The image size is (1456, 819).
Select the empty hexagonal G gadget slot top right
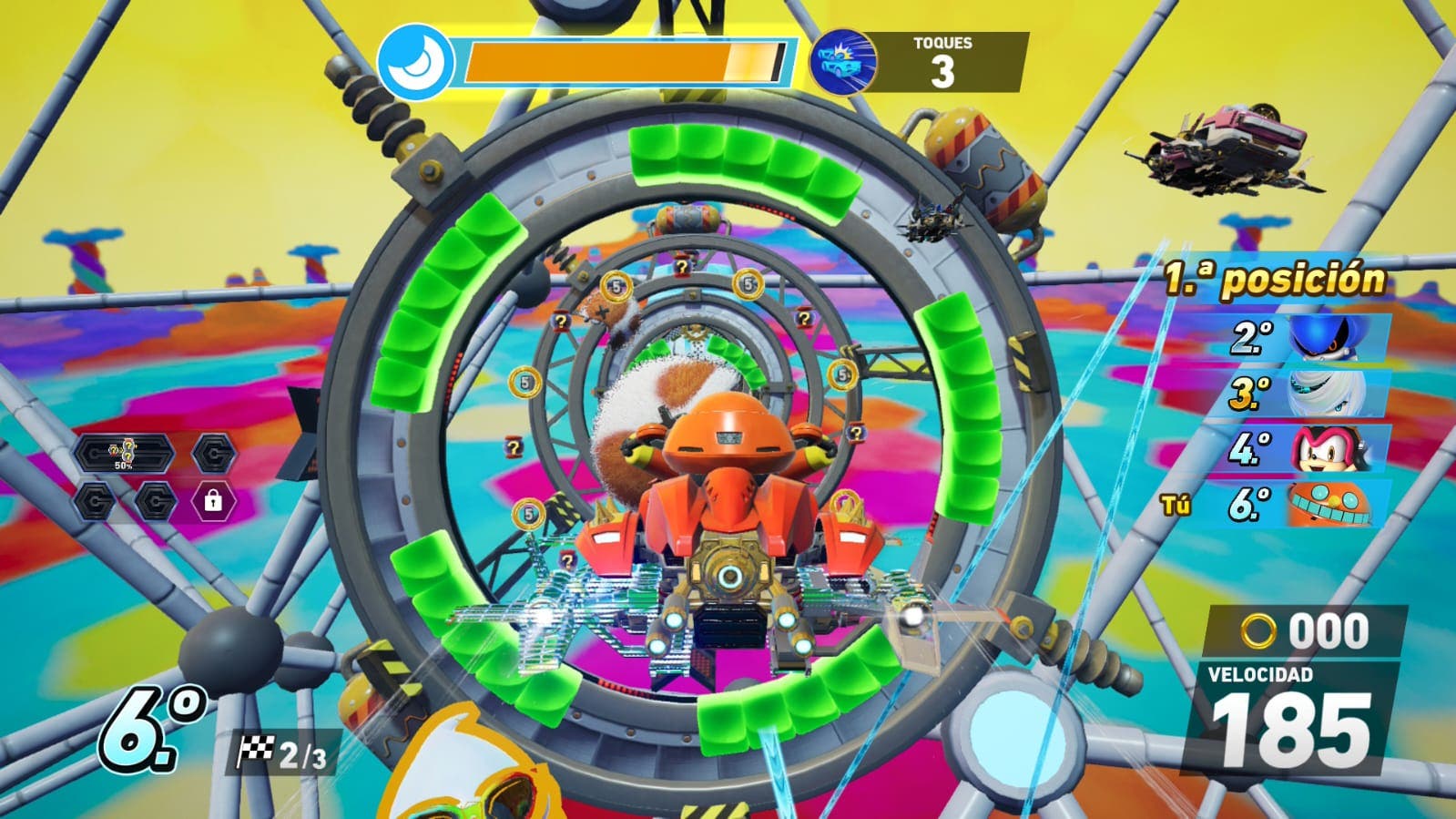213,452
